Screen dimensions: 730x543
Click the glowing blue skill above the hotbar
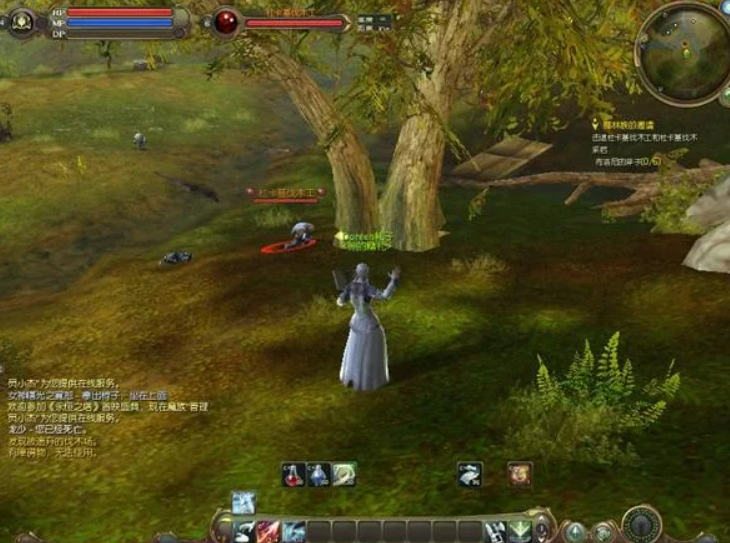[244, 502]
